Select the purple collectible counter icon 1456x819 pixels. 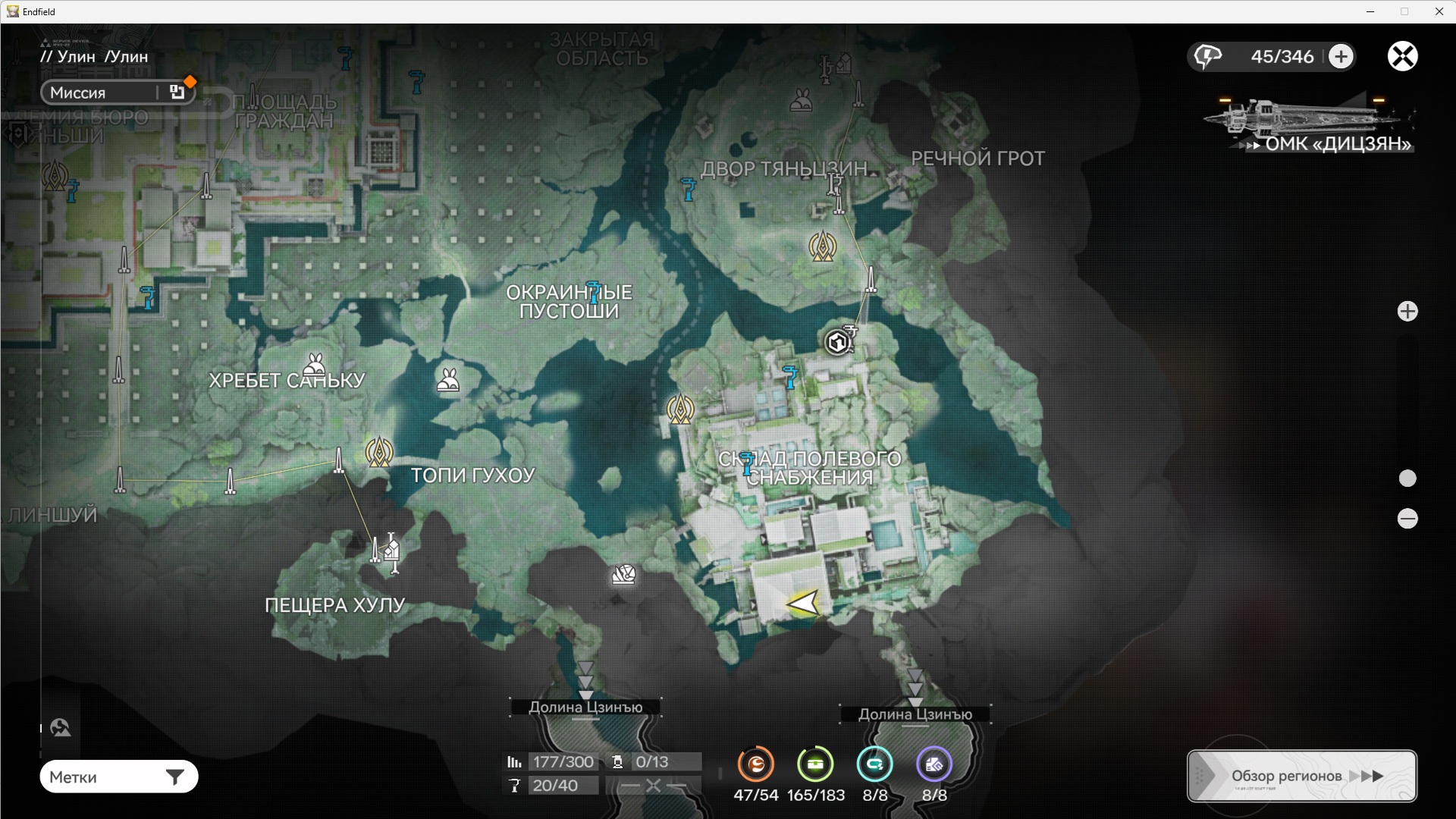coord(934,764)
